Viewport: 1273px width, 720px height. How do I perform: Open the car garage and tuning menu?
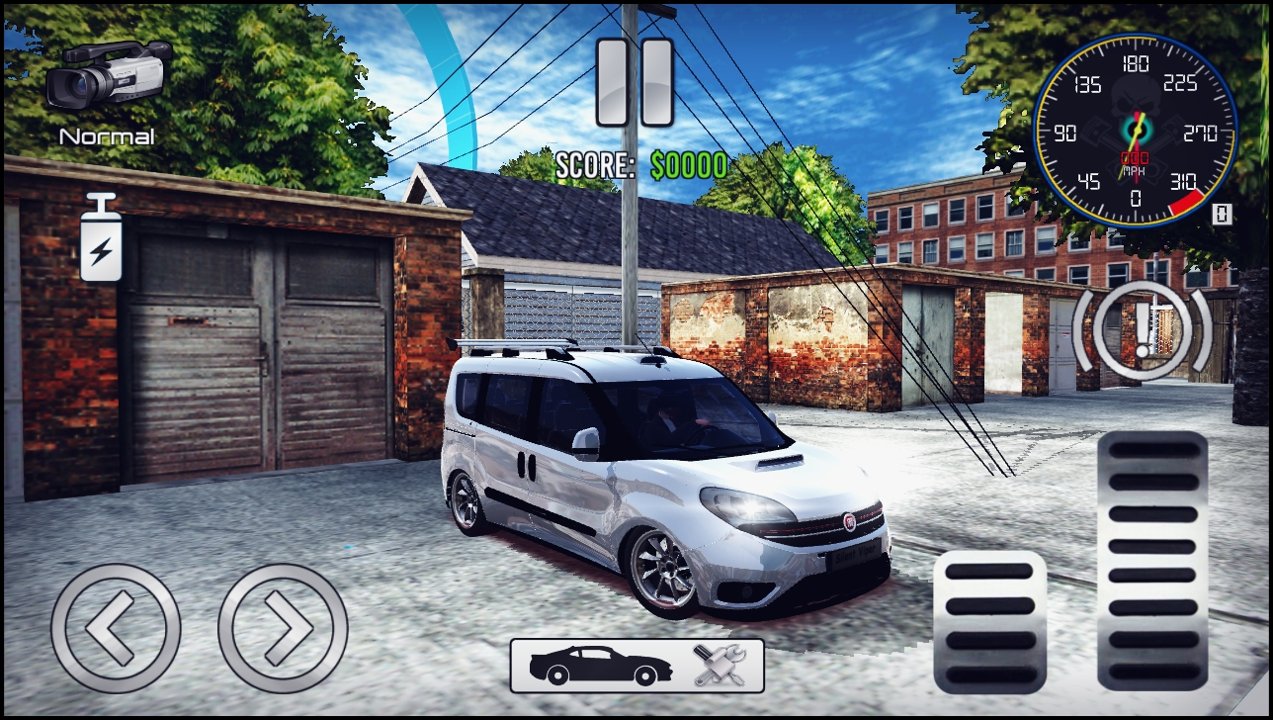click(x=637, y=665)
